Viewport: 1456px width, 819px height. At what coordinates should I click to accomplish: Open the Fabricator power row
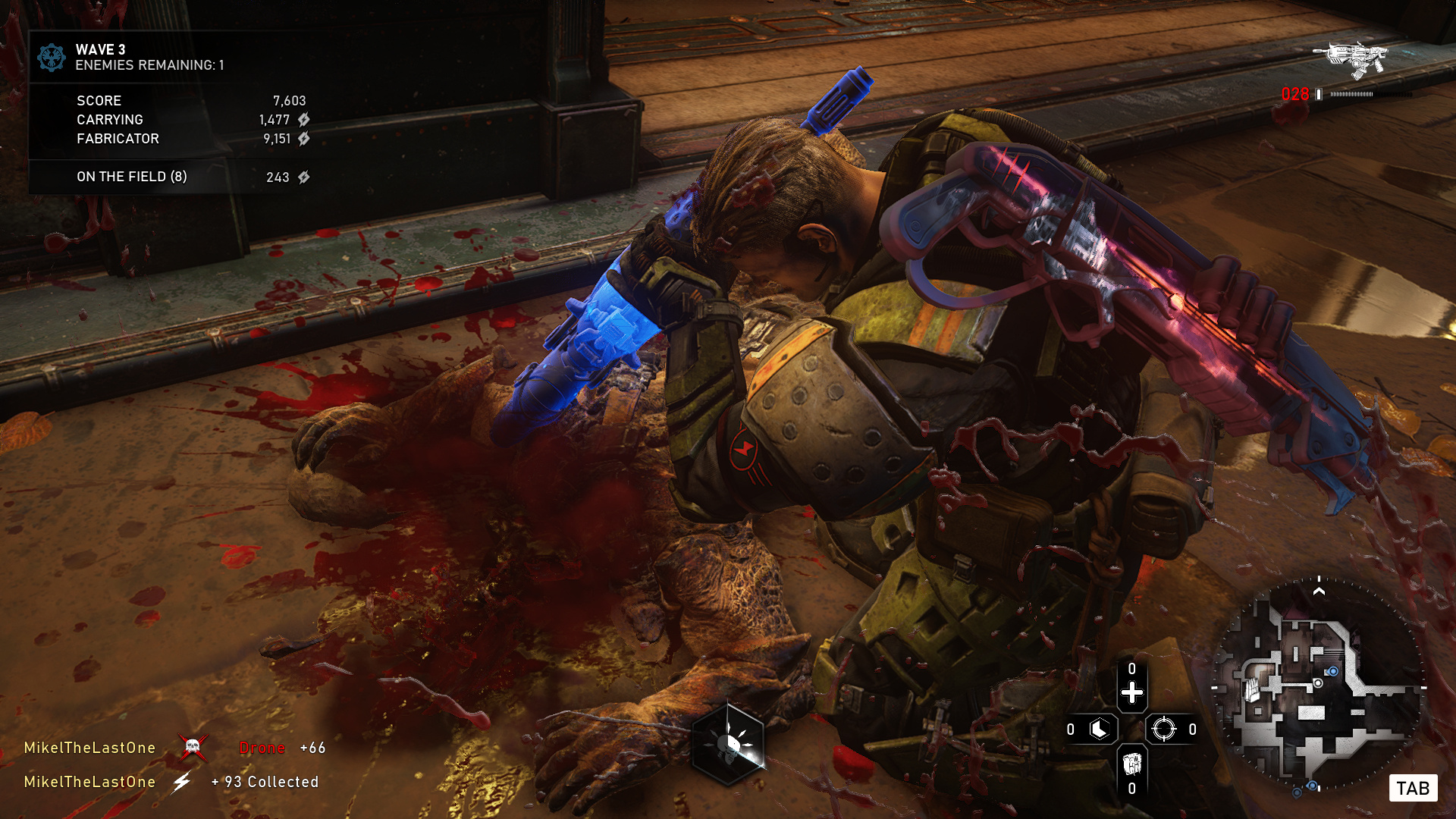pos(191,139)
